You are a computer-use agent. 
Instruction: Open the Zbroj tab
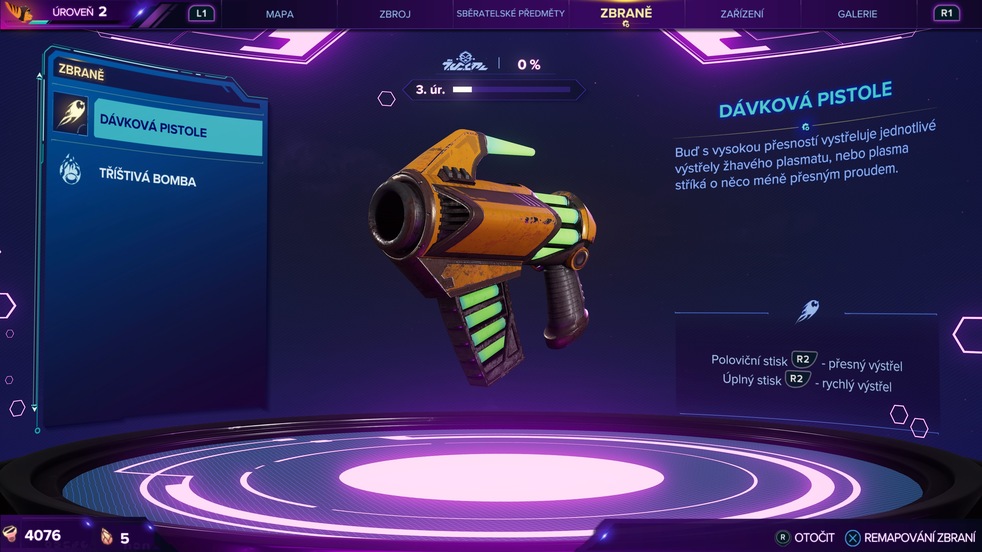pyautogui.click(x=395, y=14)
